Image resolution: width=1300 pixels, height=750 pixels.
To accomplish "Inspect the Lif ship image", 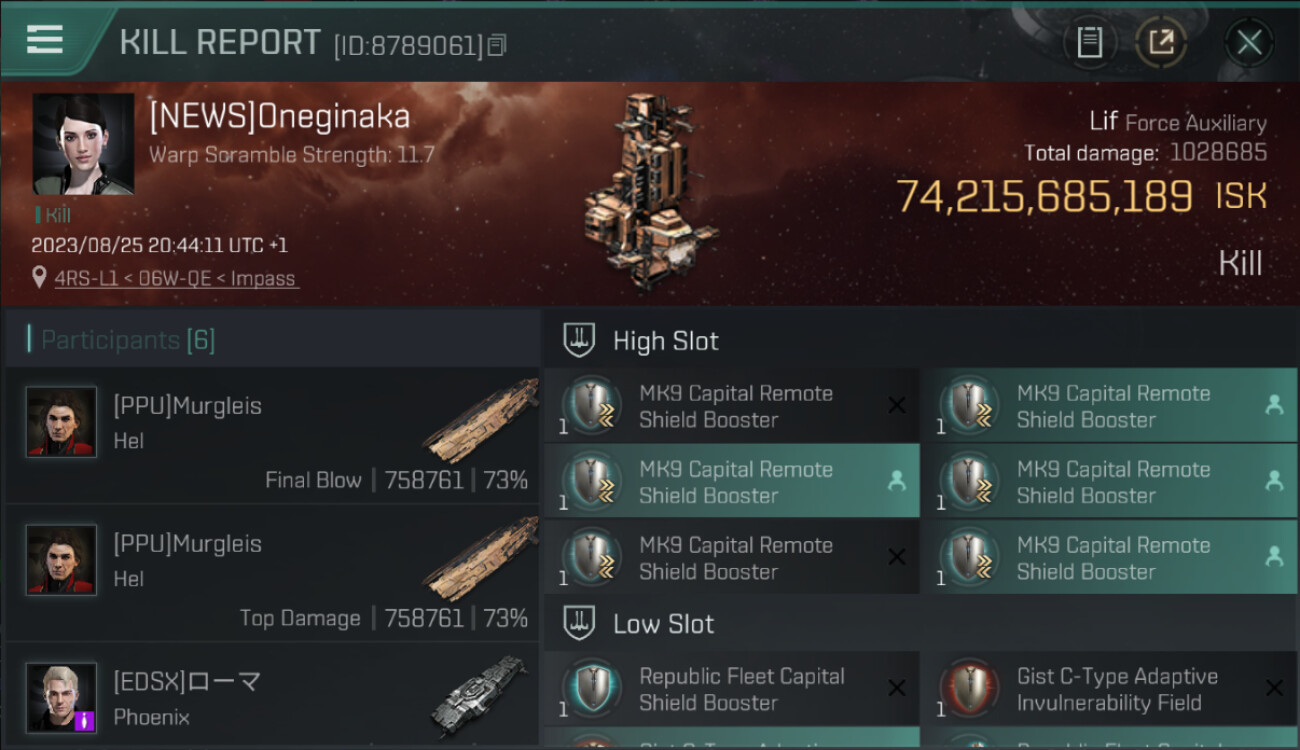I will [x=650, y=190].
